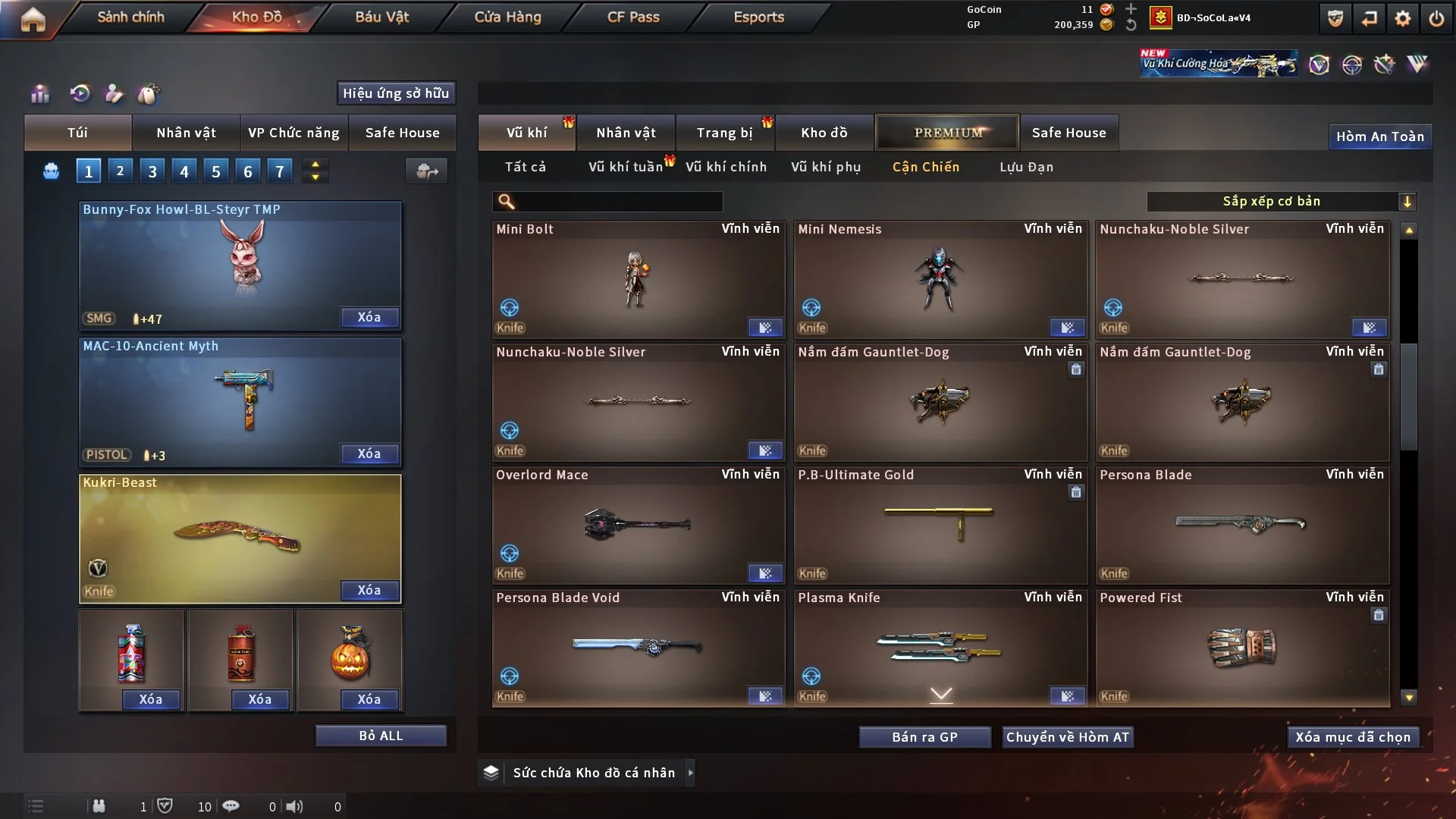This screenshot has height=819, width=1456.
Task: Open the Cửa Hàng menu
Action: 507,17
